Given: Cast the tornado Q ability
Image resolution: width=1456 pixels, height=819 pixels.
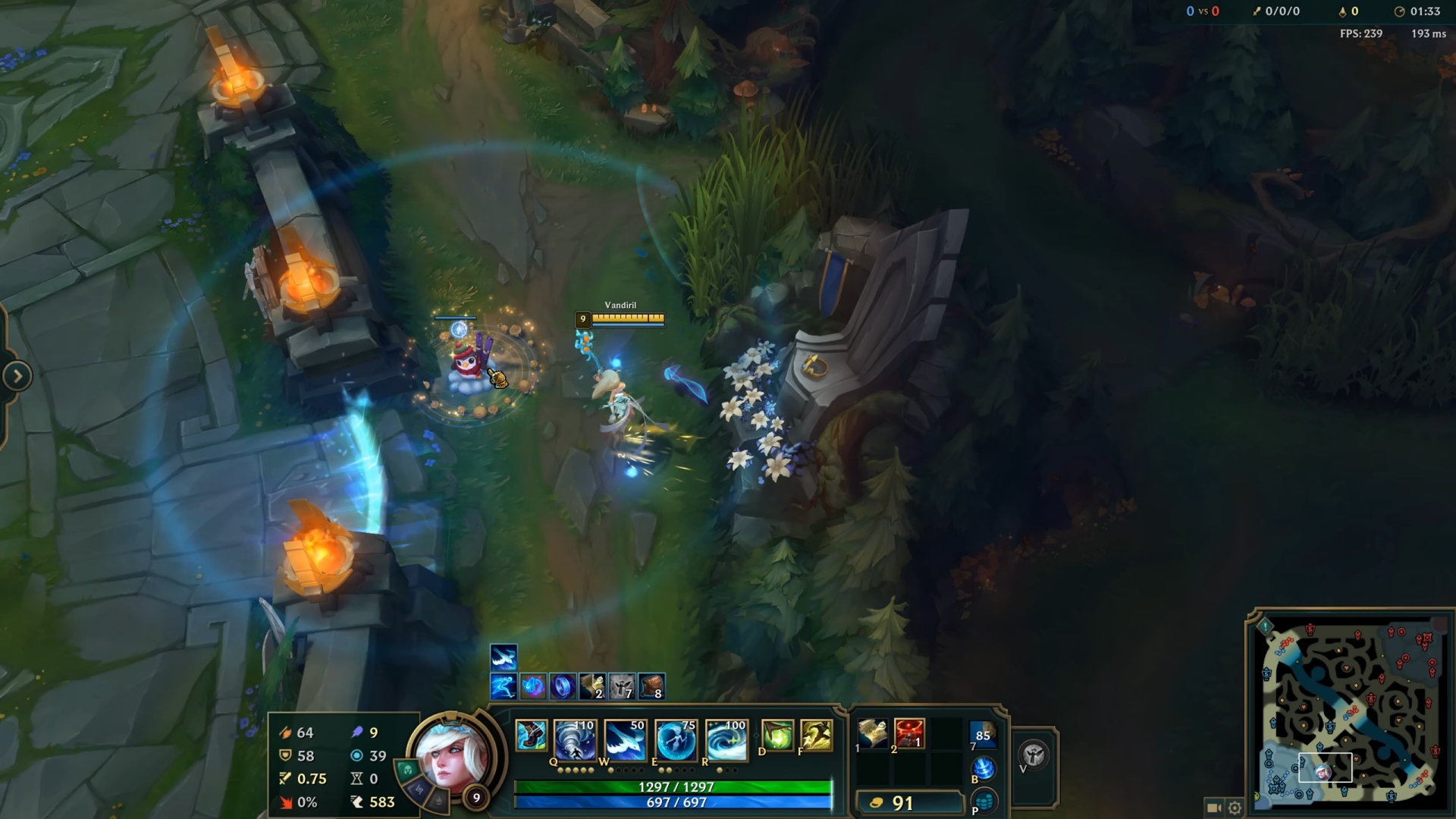Looking at the screenshot, I should point(574,739).
